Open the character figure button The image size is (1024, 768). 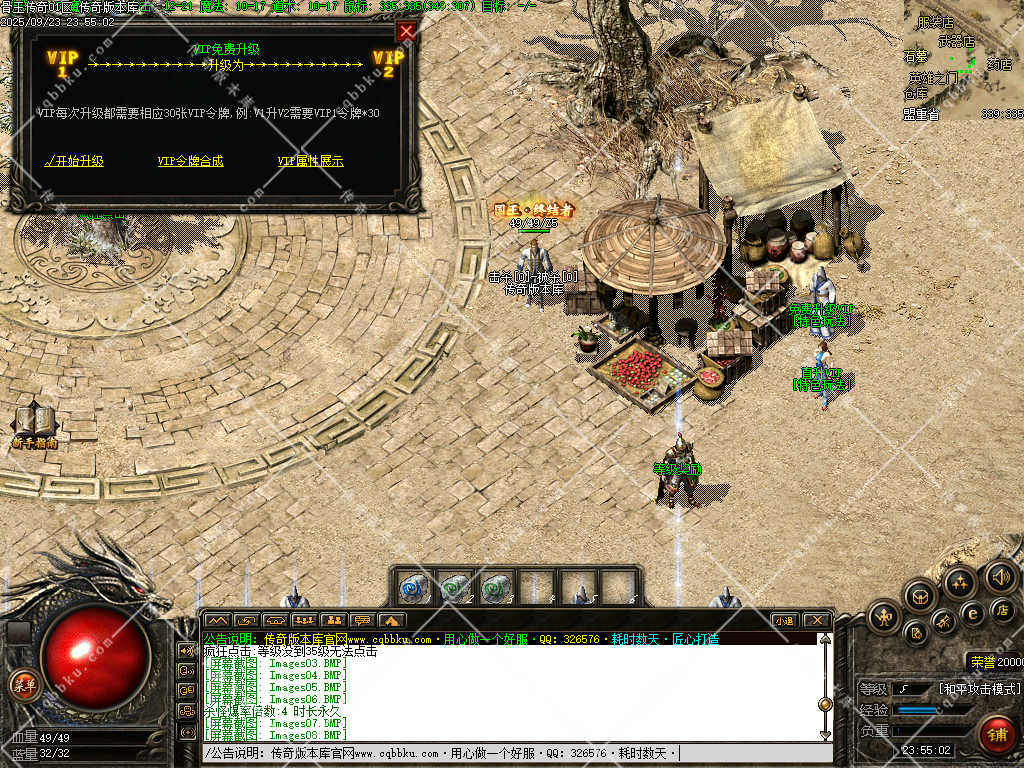[885, 617]
